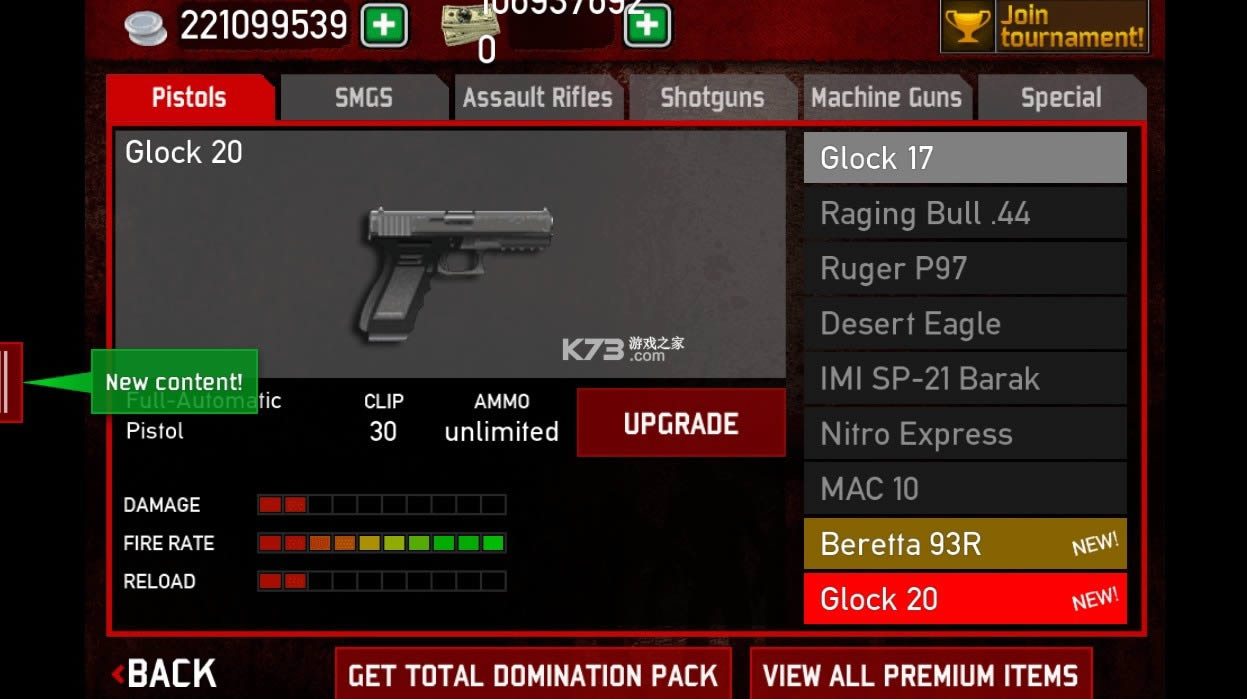The image size is (1247, 699).
Task: Select Glock 17 from the weapon list
Action: coord(965,158)
